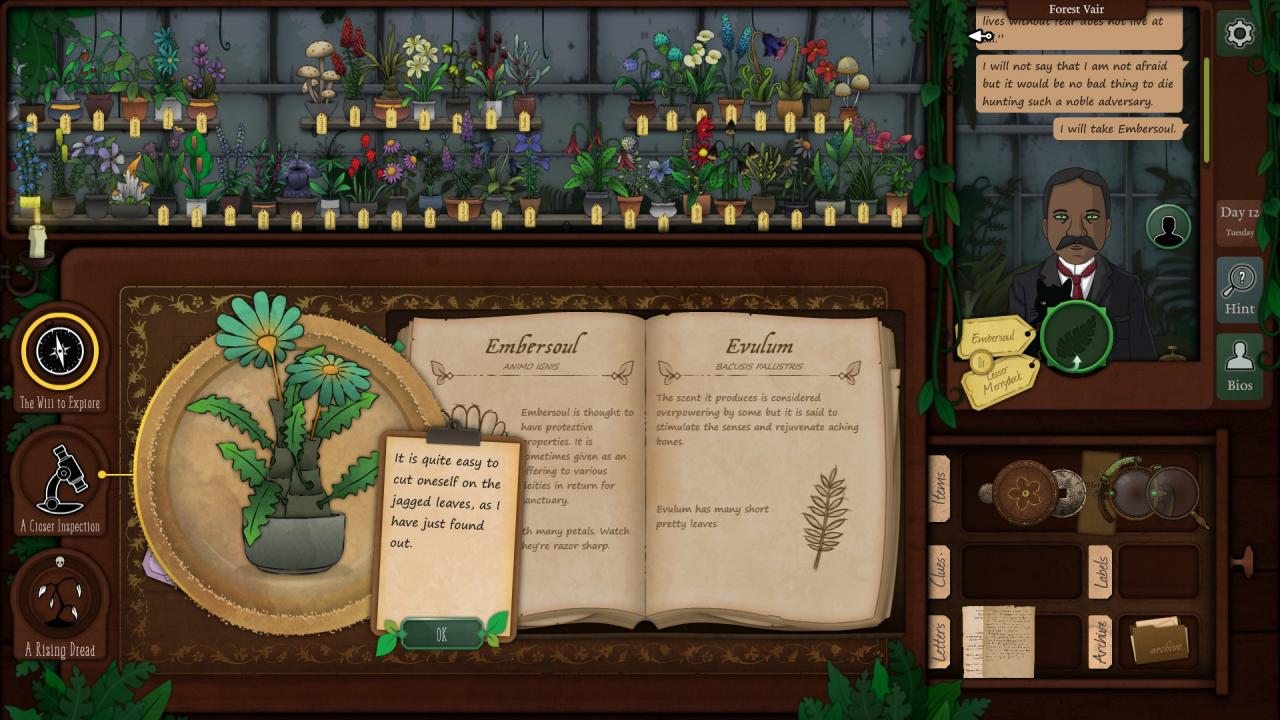The image size is (1280, 720).
Task: Show the customer silhouette profile icon
Action: [x=1167, y=227]
